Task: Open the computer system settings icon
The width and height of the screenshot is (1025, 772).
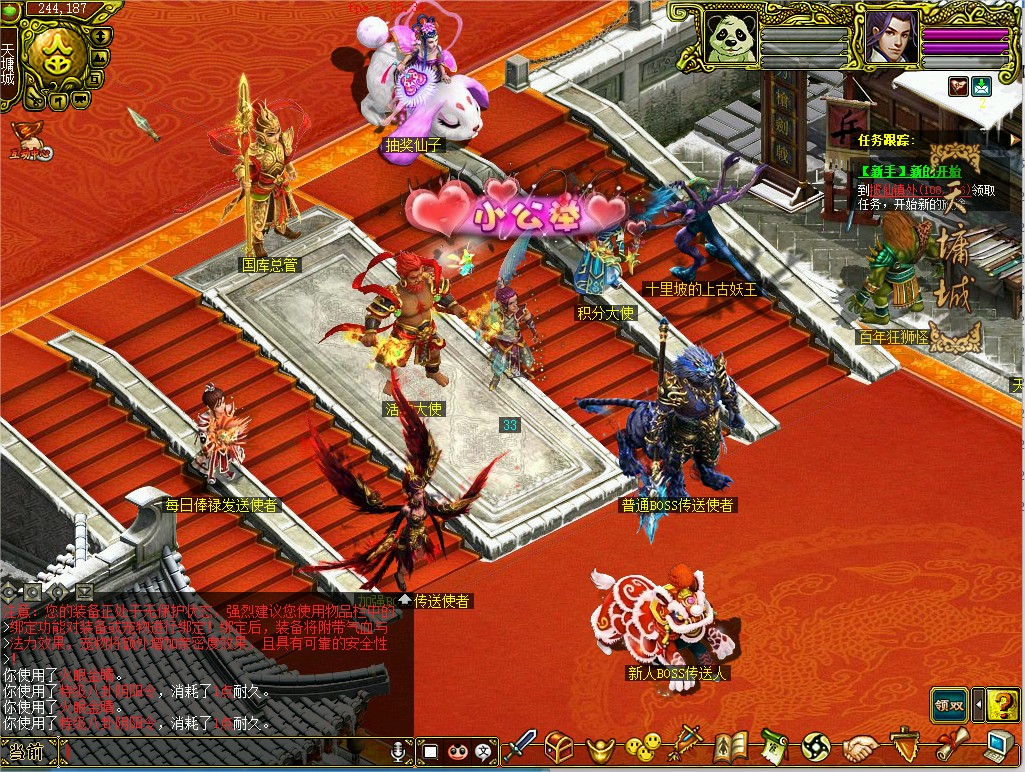Action: (x=998, y=747)
